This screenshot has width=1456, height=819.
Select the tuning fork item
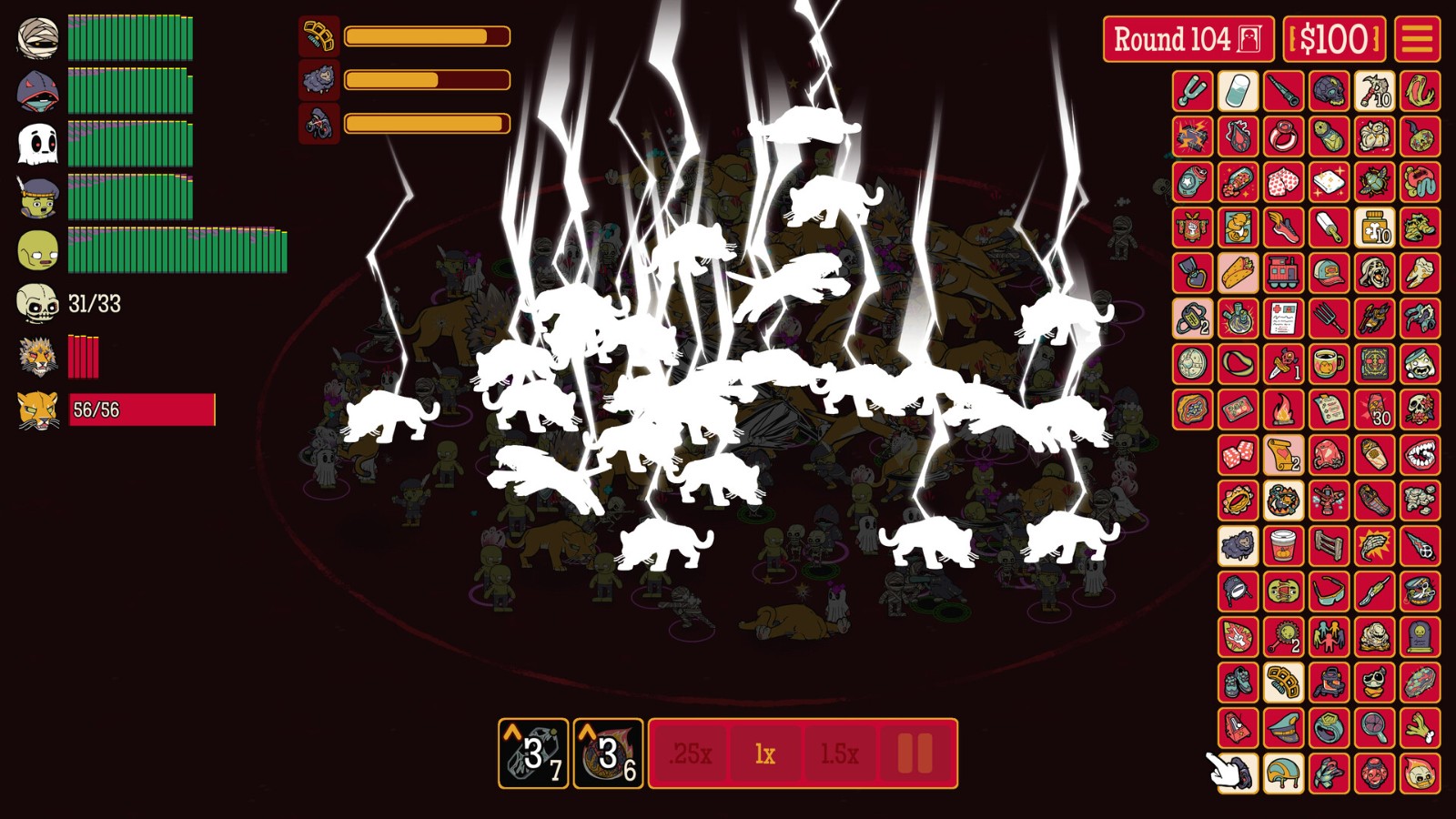click(x=1192, y=91)
